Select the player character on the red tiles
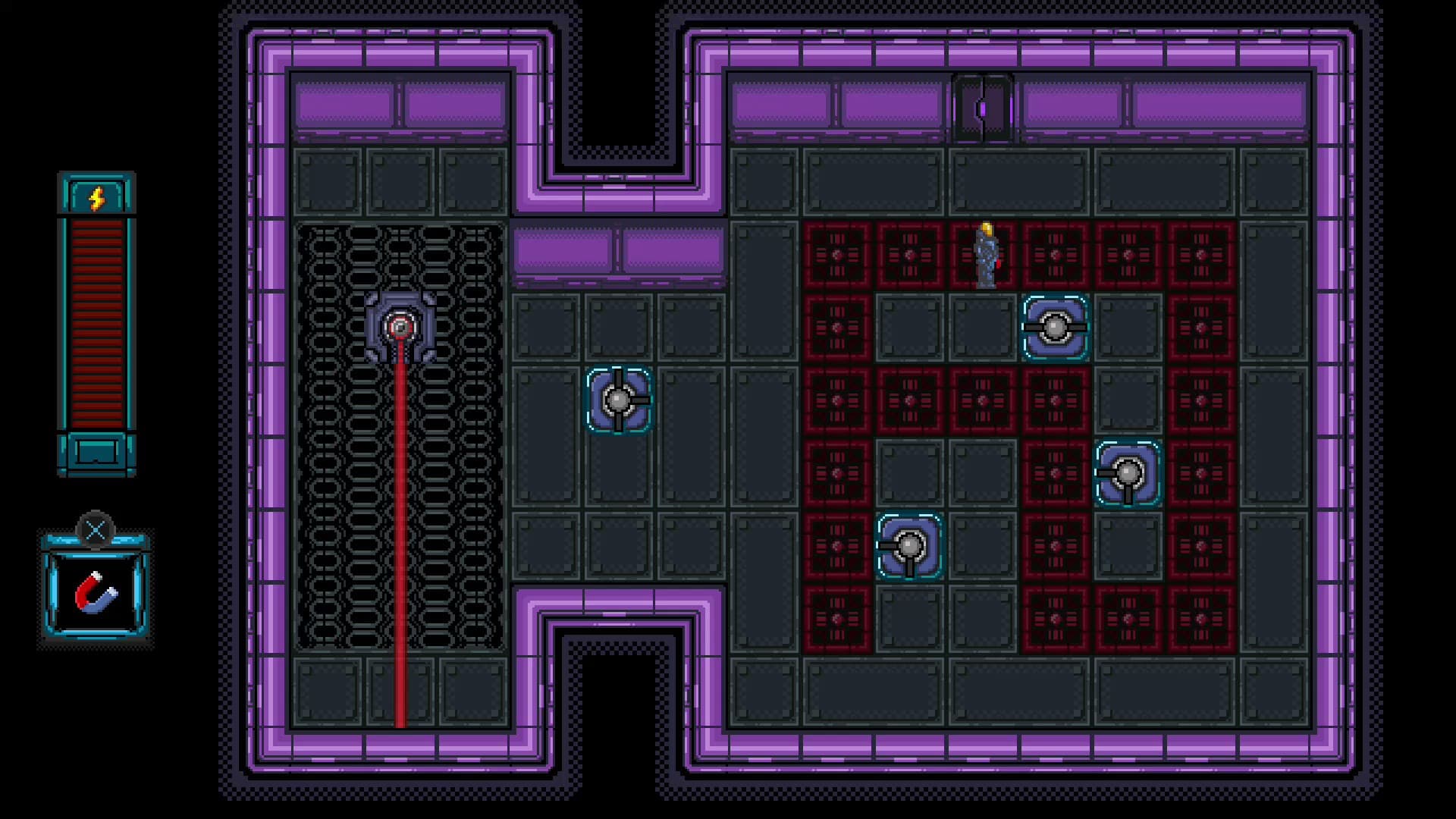 click(988, 254)
